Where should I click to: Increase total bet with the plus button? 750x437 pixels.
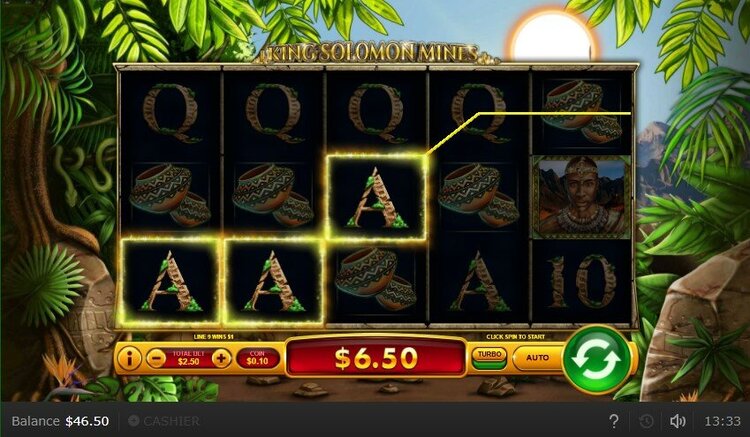[x=221, y=357]
